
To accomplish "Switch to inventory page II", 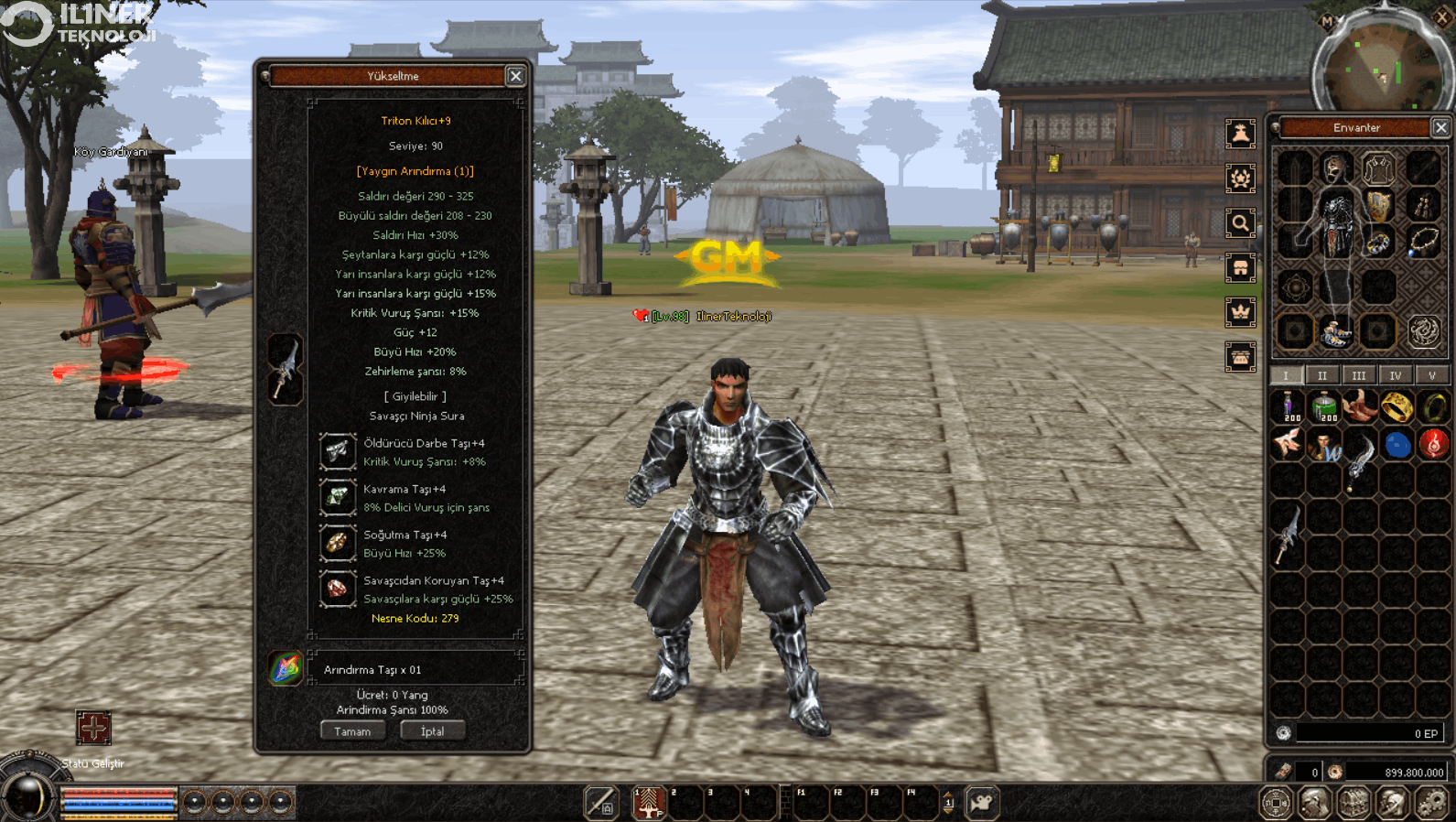I will (1322, 375).
